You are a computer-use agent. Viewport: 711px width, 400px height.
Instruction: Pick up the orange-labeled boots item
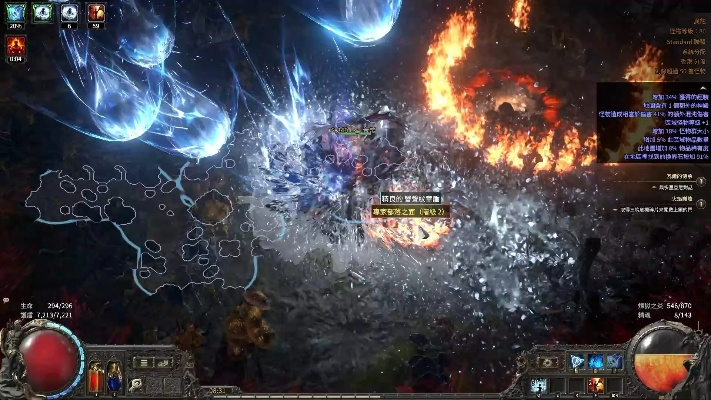click(x=406, y=212)
